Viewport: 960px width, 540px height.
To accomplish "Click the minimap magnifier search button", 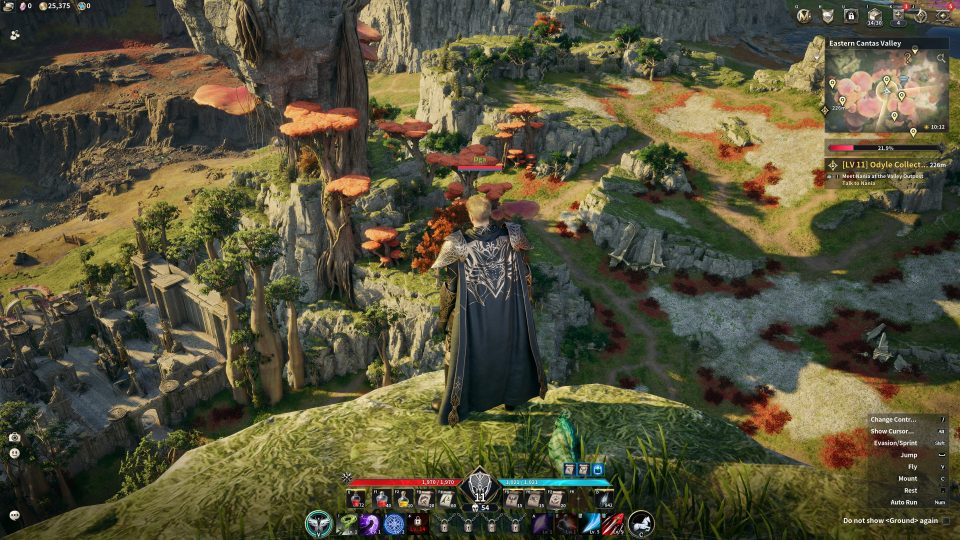I will (x=941, y=58).
